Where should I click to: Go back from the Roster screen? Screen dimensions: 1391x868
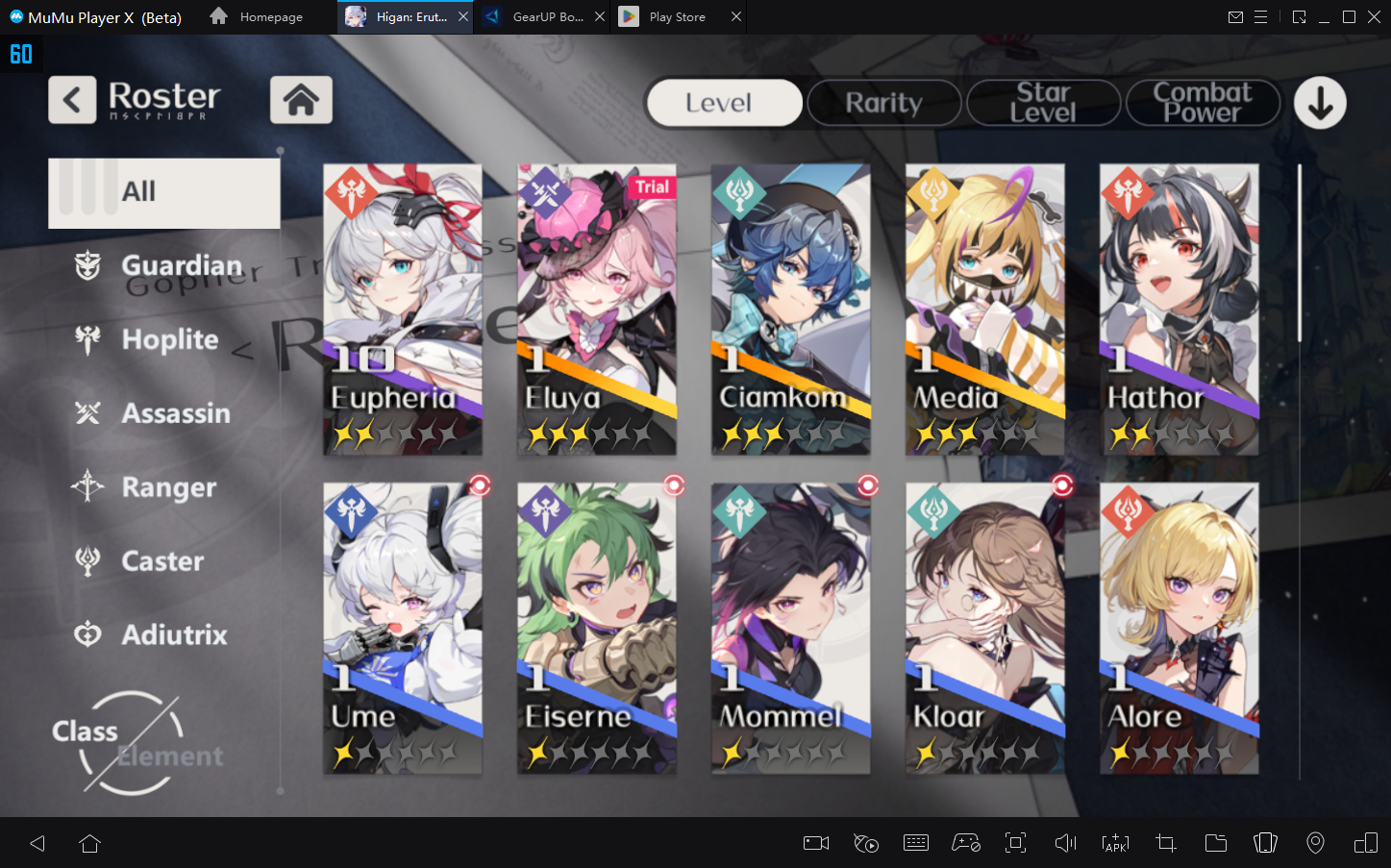click(x=72, y=100)
